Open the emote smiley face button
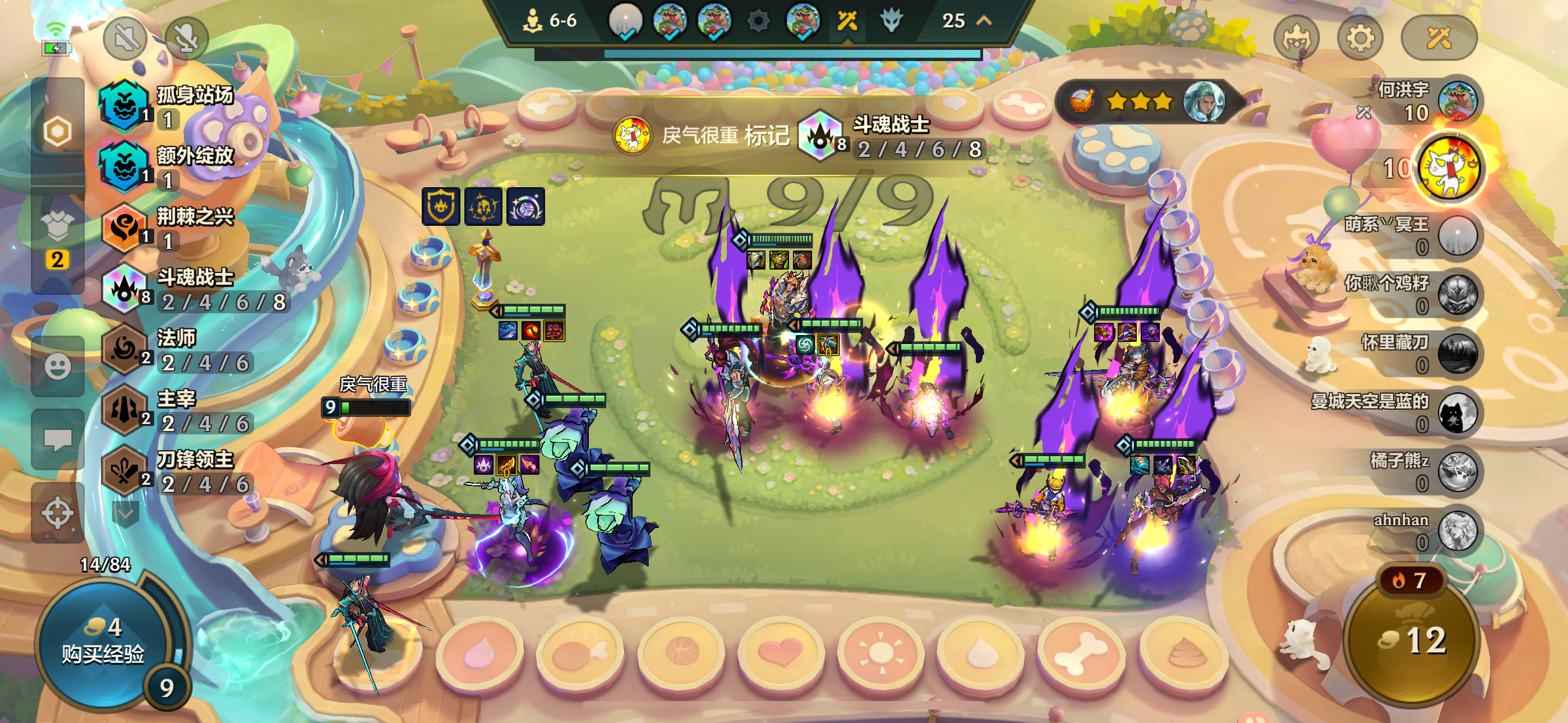Screen dimensions: 1568x723 (58, 367)
